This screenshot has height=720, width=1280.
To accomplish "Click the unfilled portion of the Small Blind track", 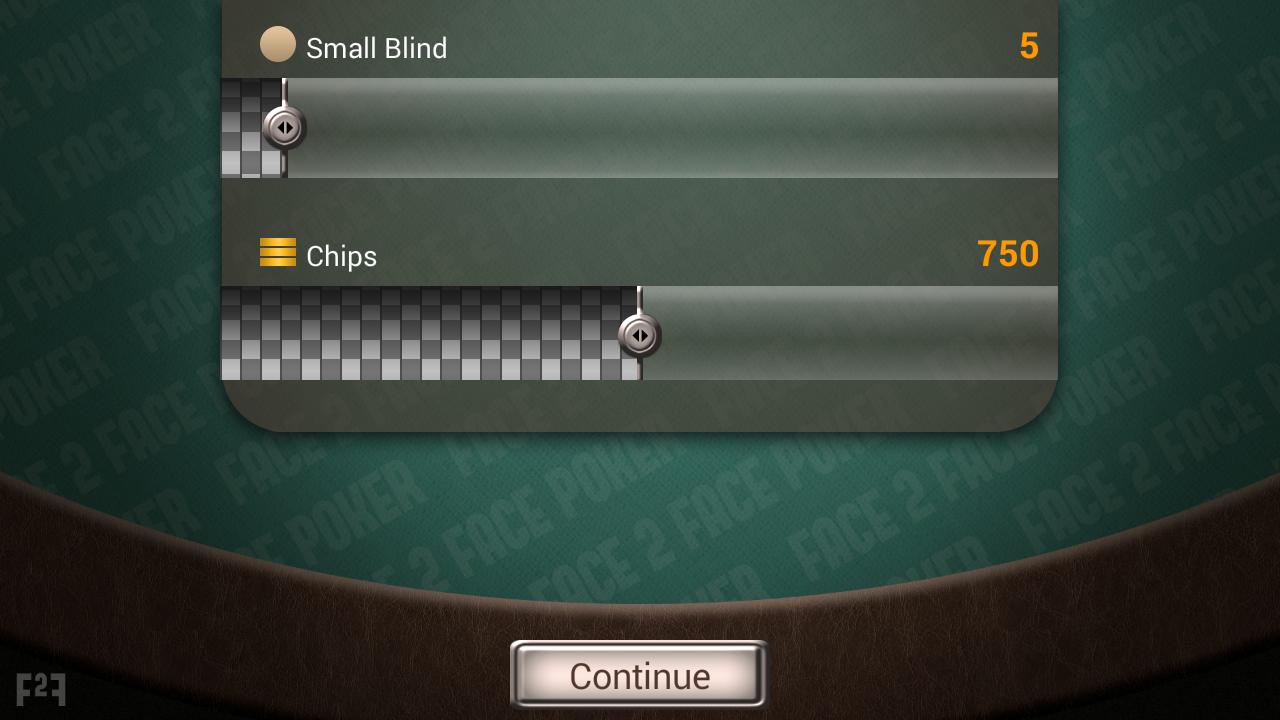I will click(x=670, y=128).
